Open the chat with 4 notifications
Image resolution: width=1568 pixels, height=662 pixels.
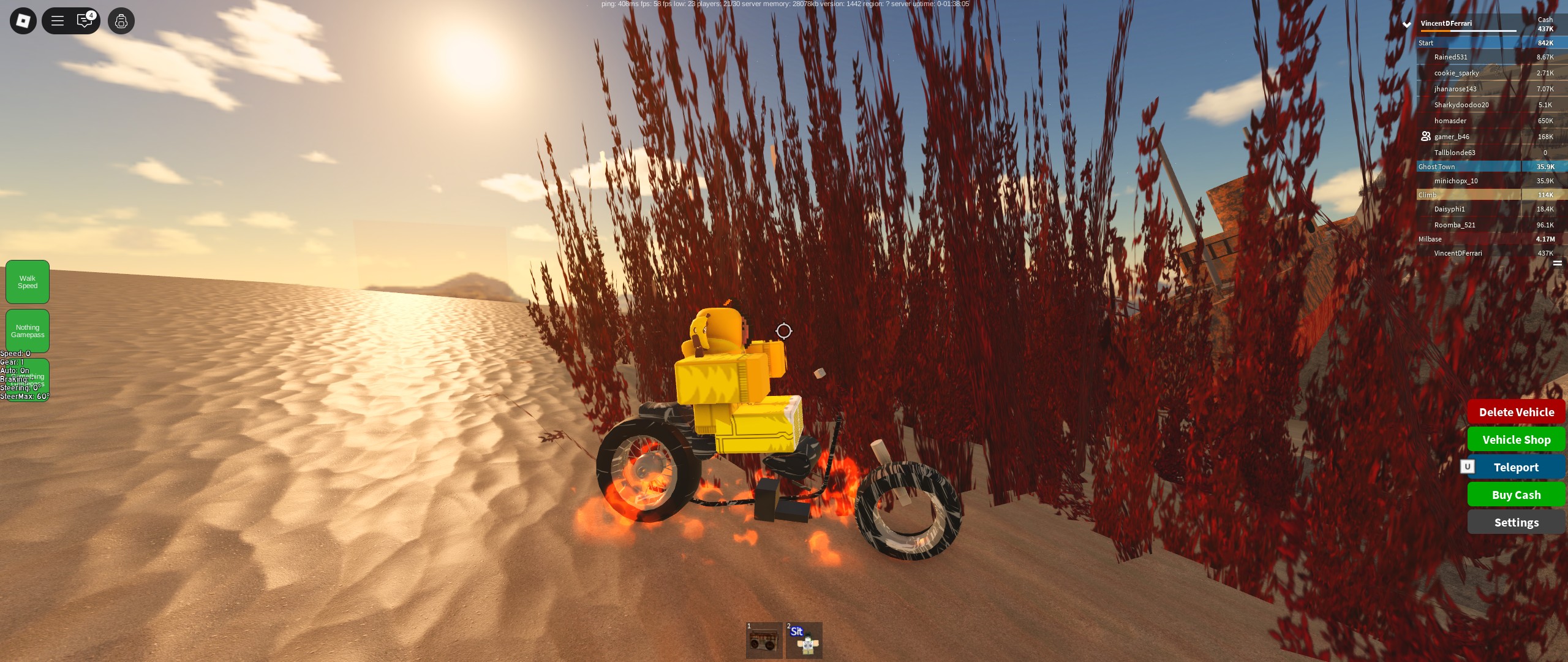coord(85,21)
